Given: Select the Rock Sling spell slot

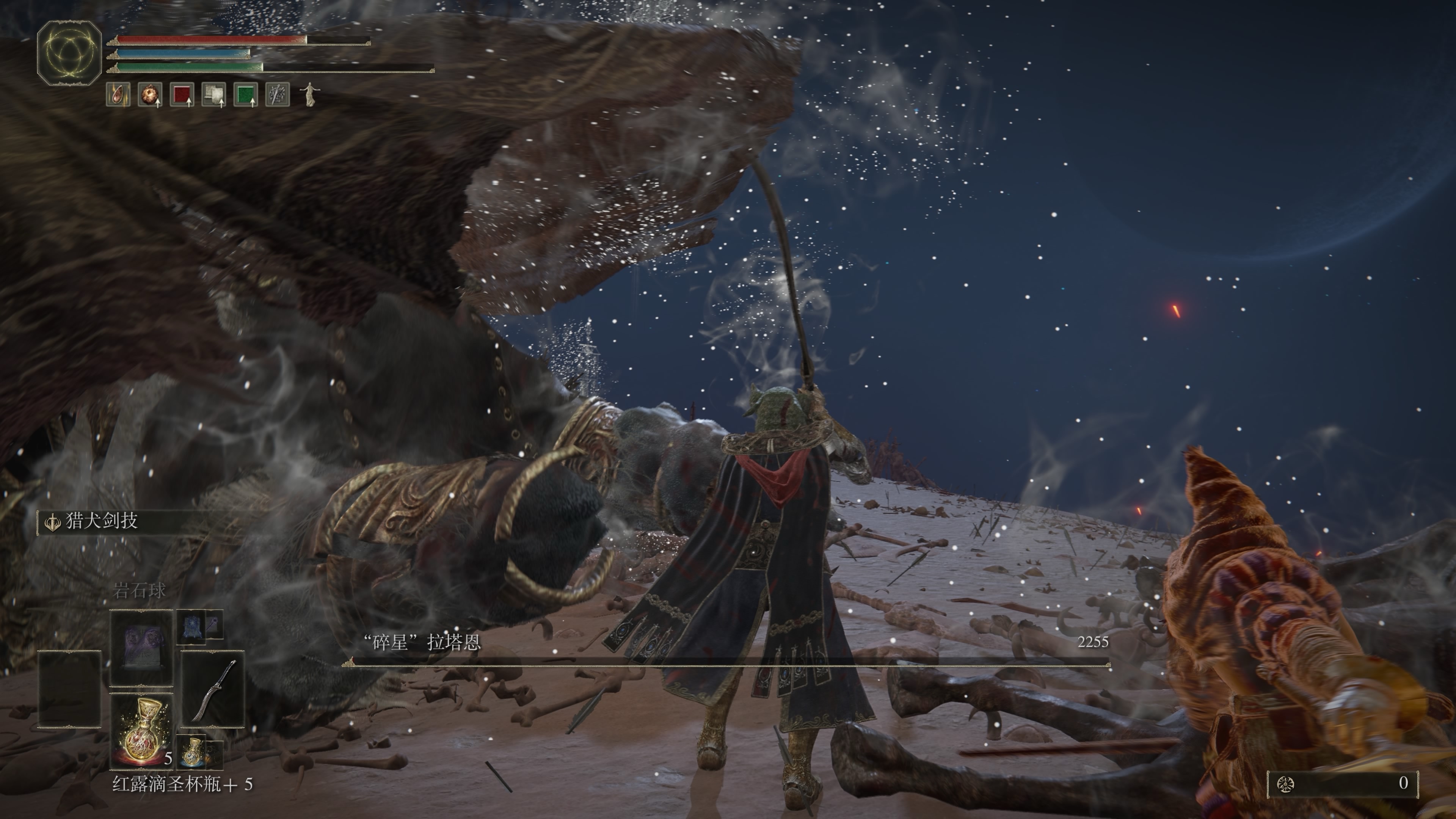Looking at the screenshot, I should (x=141, y=646).
